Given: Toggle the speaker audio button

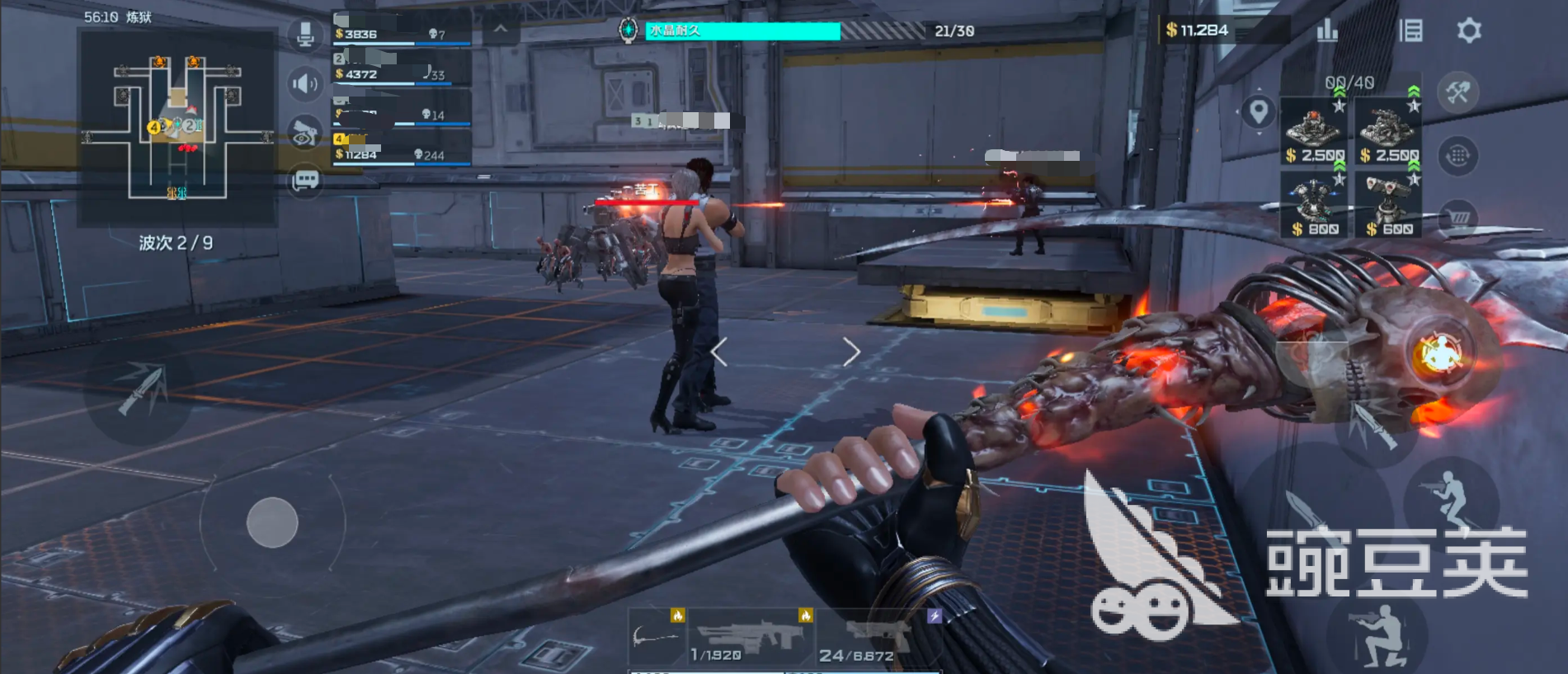Looking at the screenshot, I should pos(305,83).
